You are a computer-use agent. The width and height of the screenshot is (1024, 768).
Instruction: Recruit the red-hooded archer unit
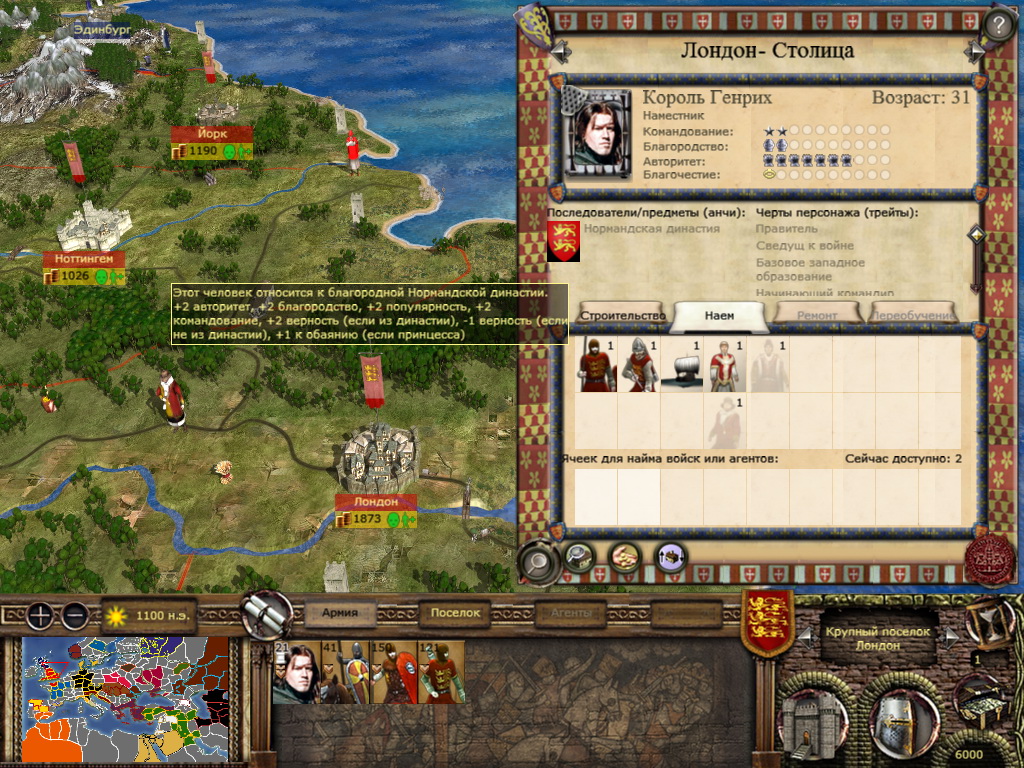coord(597,366)
